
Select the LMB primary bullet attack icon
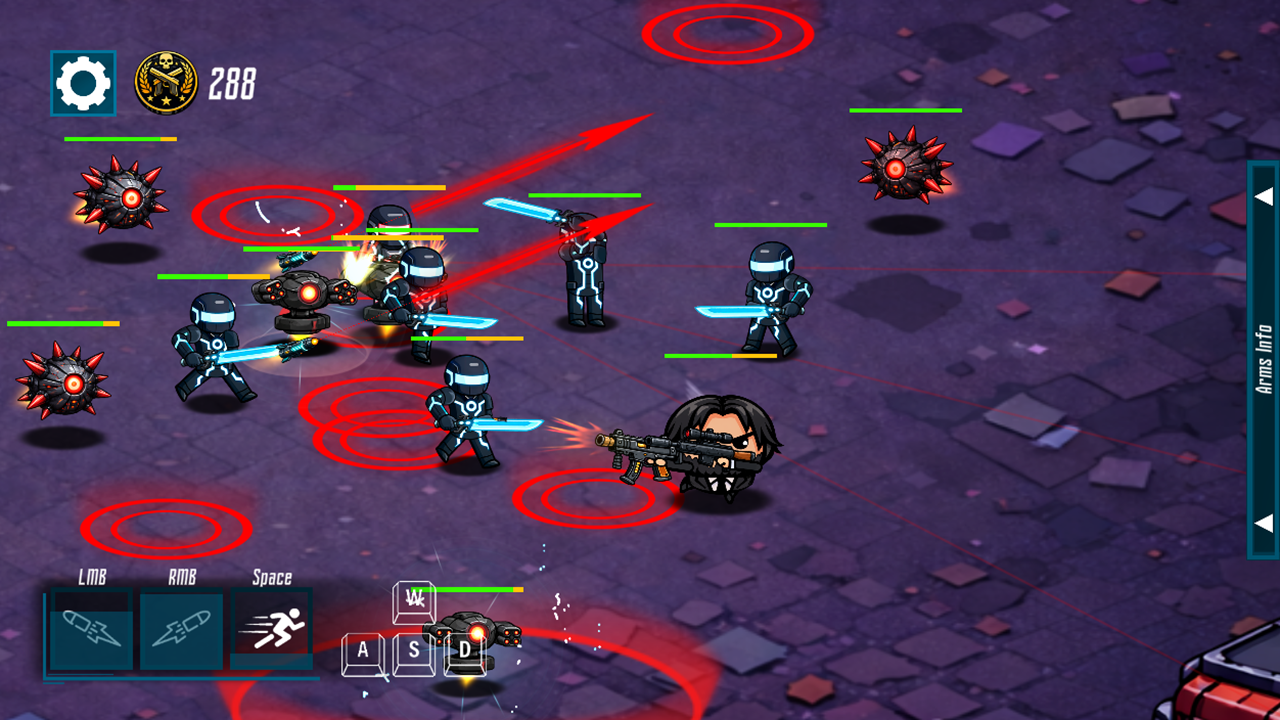91,629
